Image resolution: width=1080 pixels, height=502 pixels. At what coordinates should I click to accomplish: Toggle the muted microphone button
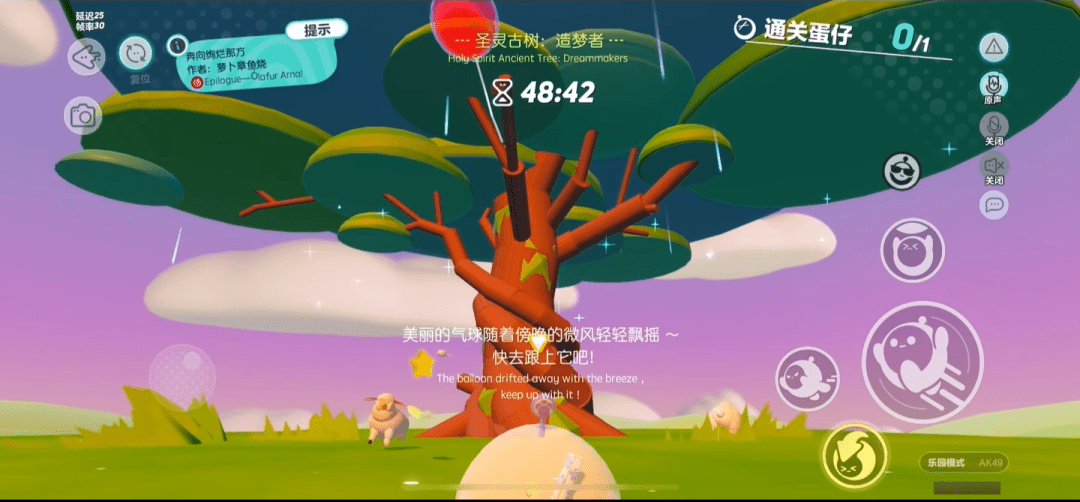point(994,126)
